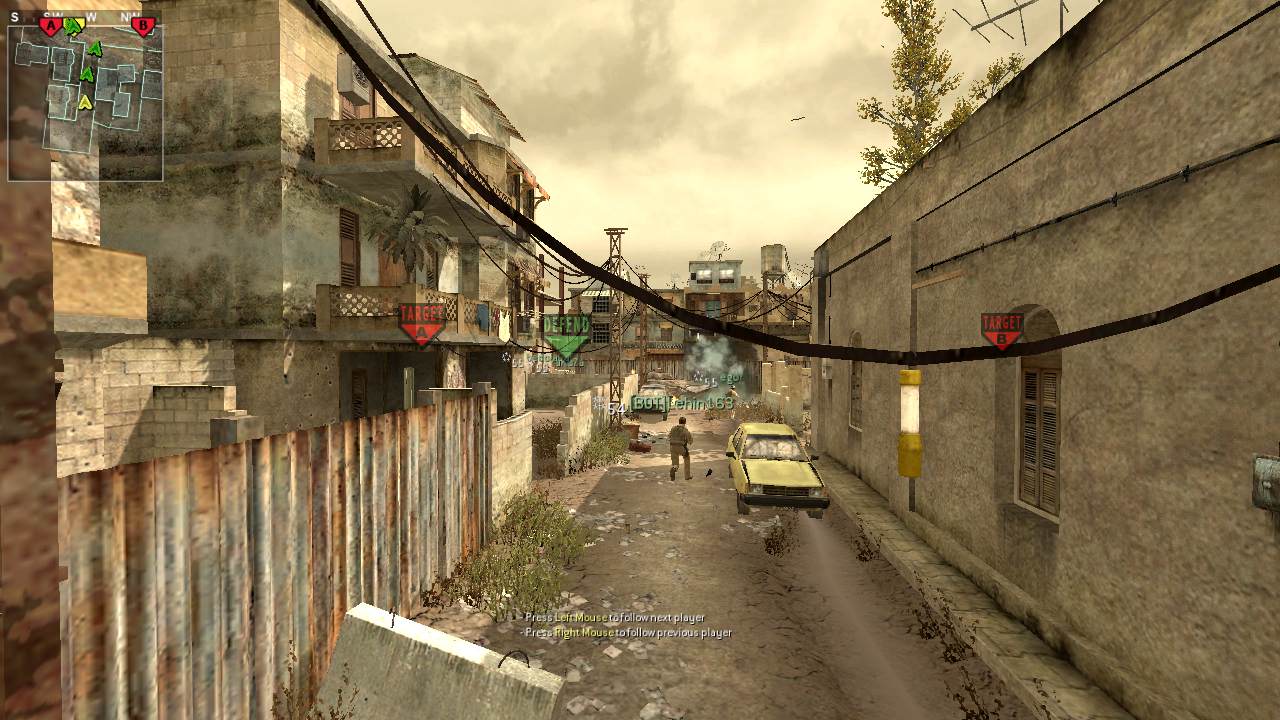1280x720 pixels.
Task: Click the minimap in the corner
Action: coord(85,100)
